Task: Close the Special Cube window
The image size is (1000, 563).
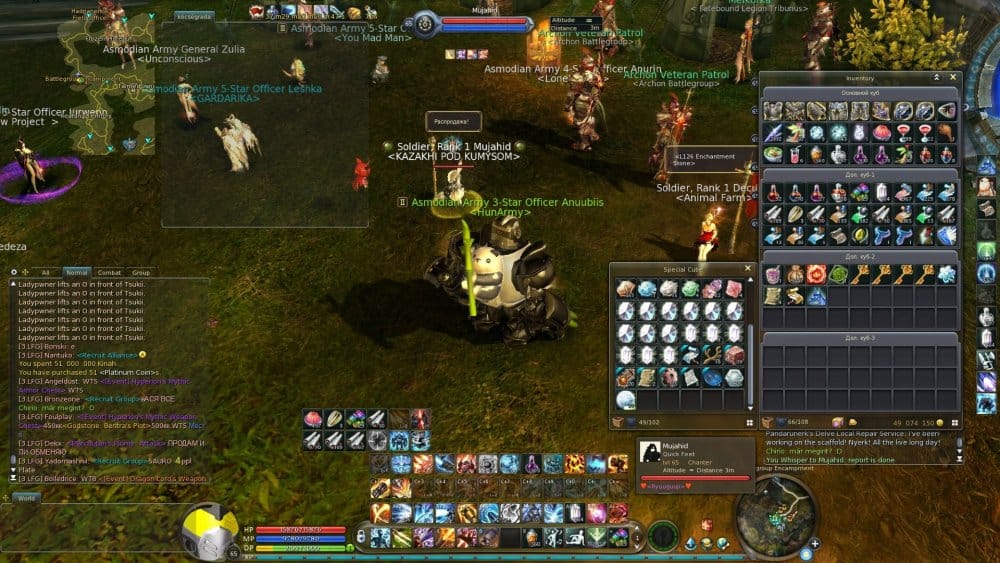Action: click(x=747, y=269)
